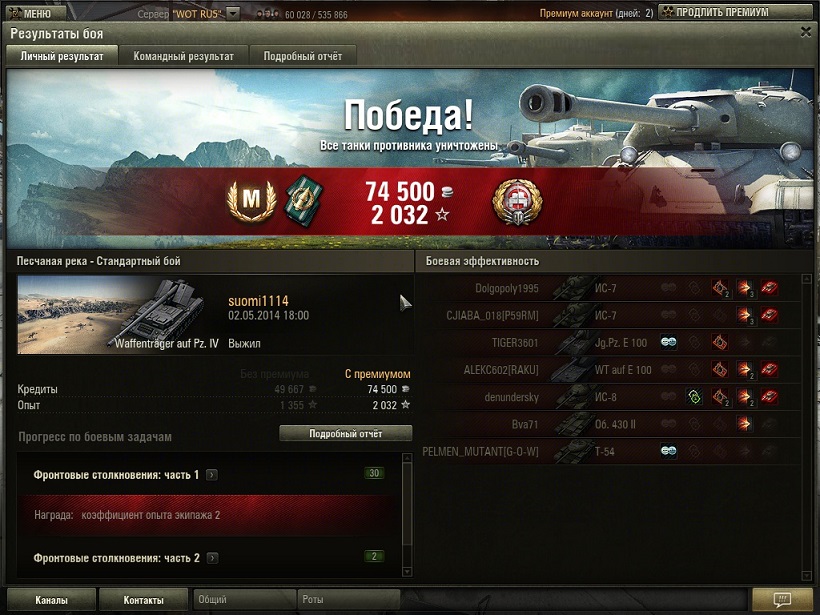The height and width of the screenshot is (615, 820).
Task: Click the Подробный отчёт button
Action: pos(345,433)
